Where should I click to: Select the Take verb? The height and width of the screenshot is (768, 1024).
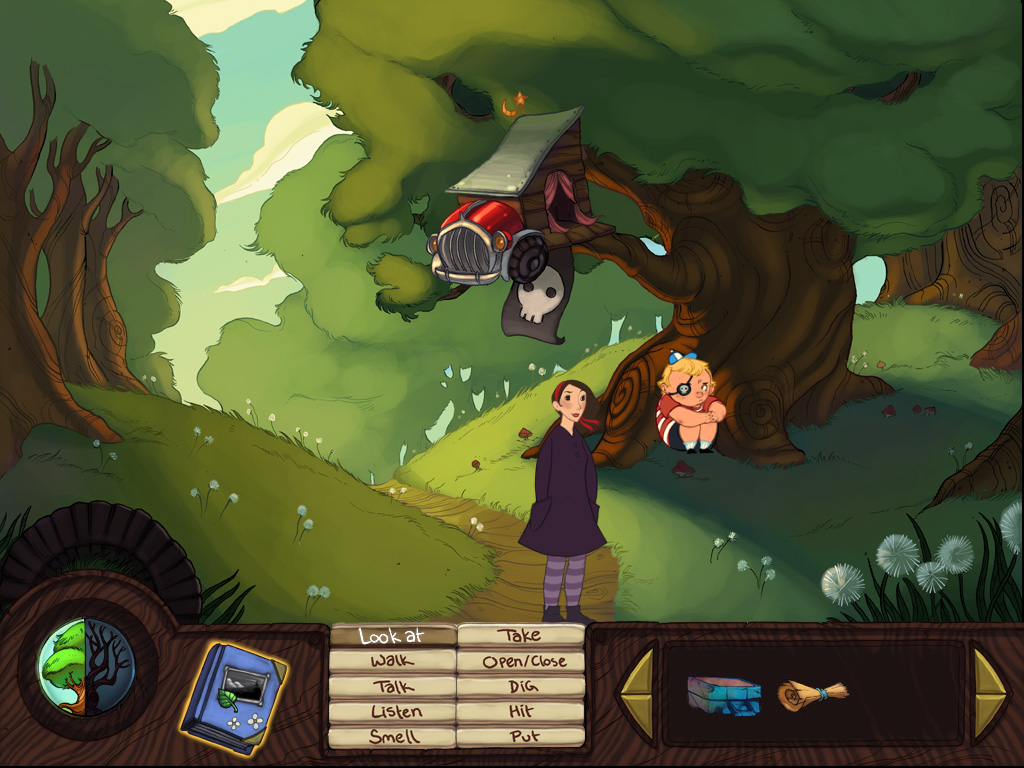point(520,635)
